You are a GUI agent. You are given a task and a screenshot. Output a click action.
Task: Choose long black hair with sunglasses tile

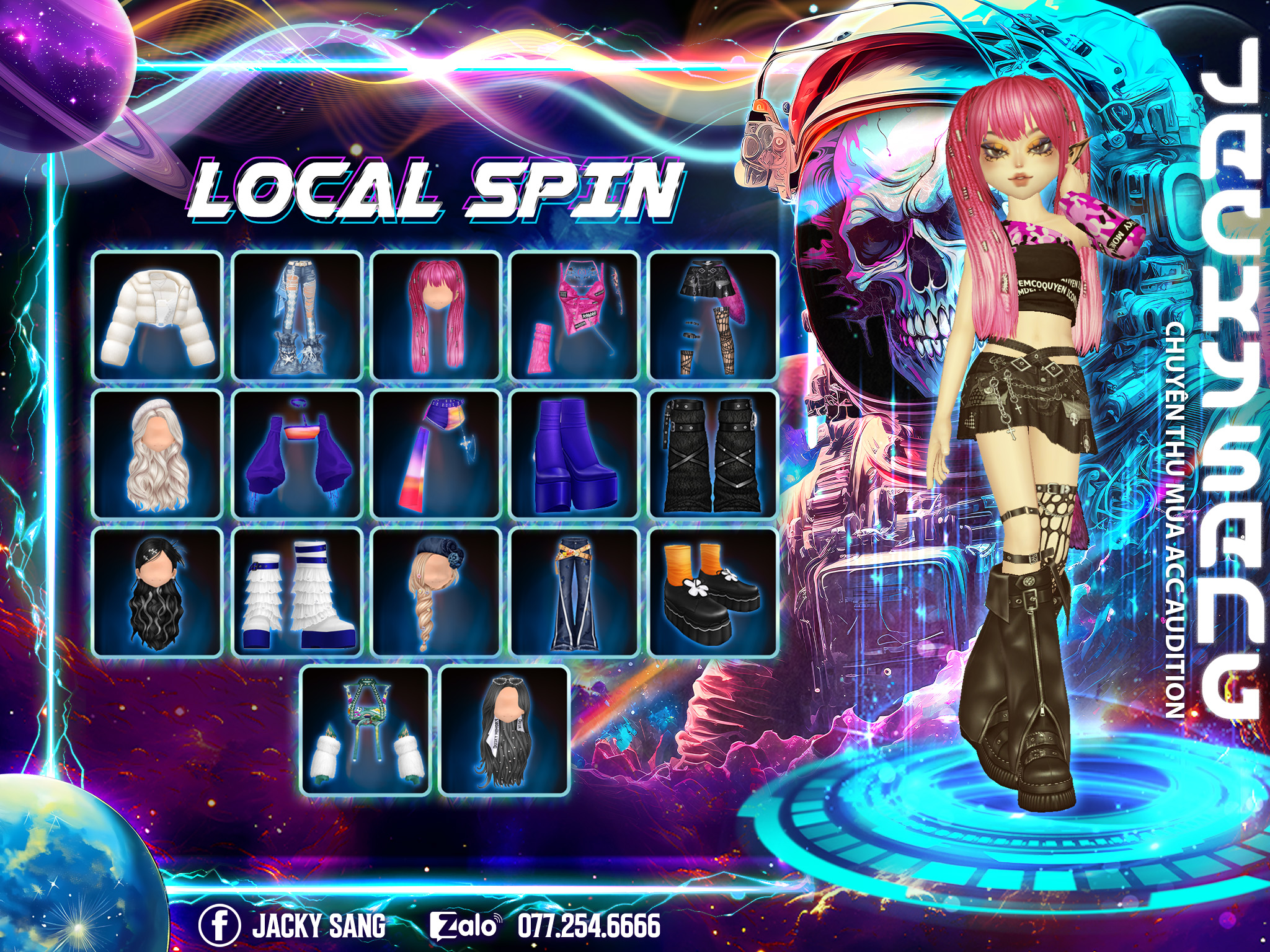[x=504, y=731]
